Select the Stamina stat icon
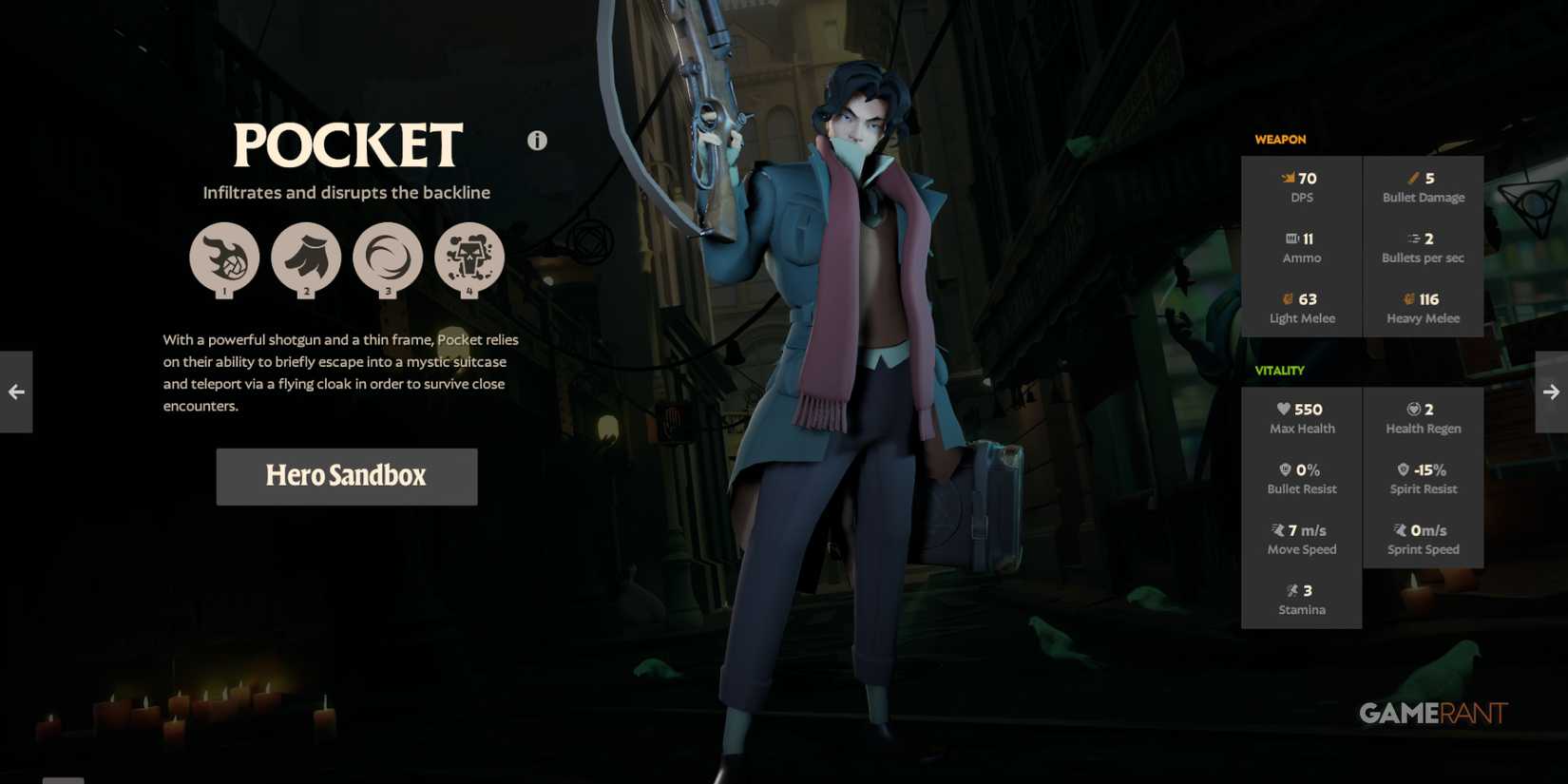The height and width of the screenshot is (784, 1568). tap(1292, 590)
